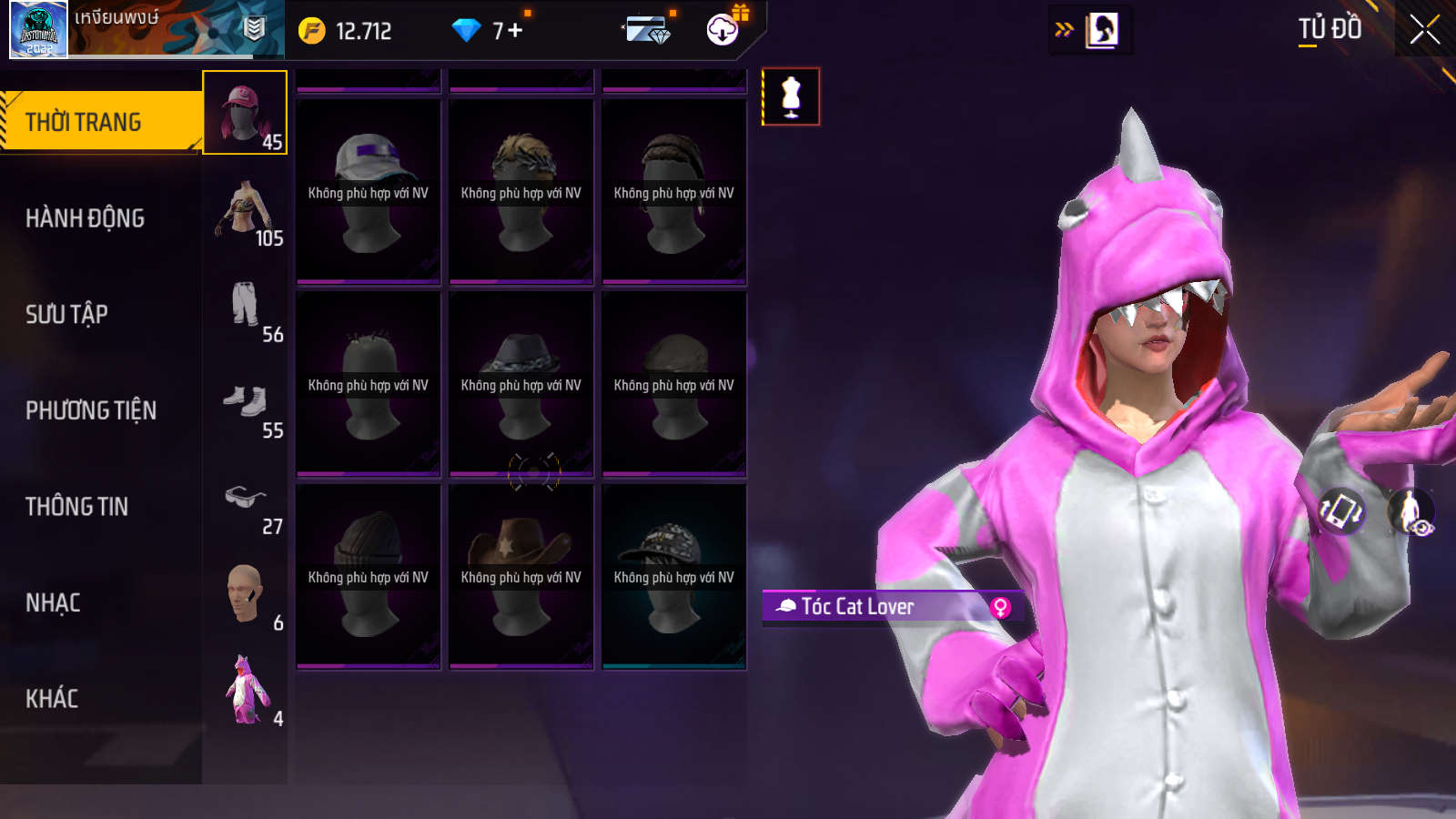Rotate the character with the phone icon

1342,511
